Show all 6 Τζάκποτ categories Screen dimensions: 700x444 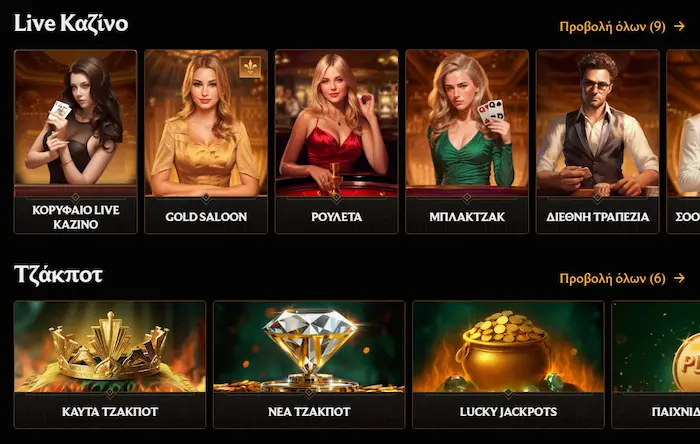tap(621, 278)
